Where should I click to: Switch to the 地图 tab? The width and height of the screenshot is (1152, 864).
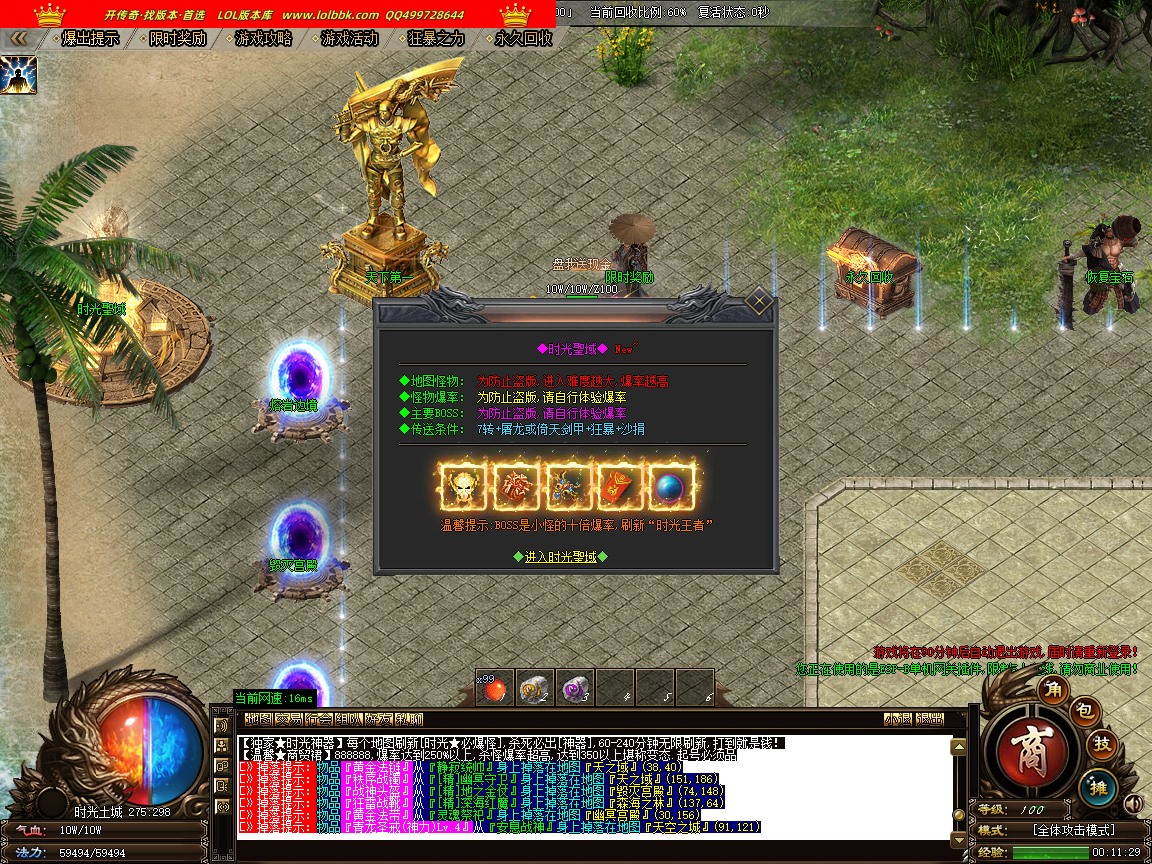point(258,719)
